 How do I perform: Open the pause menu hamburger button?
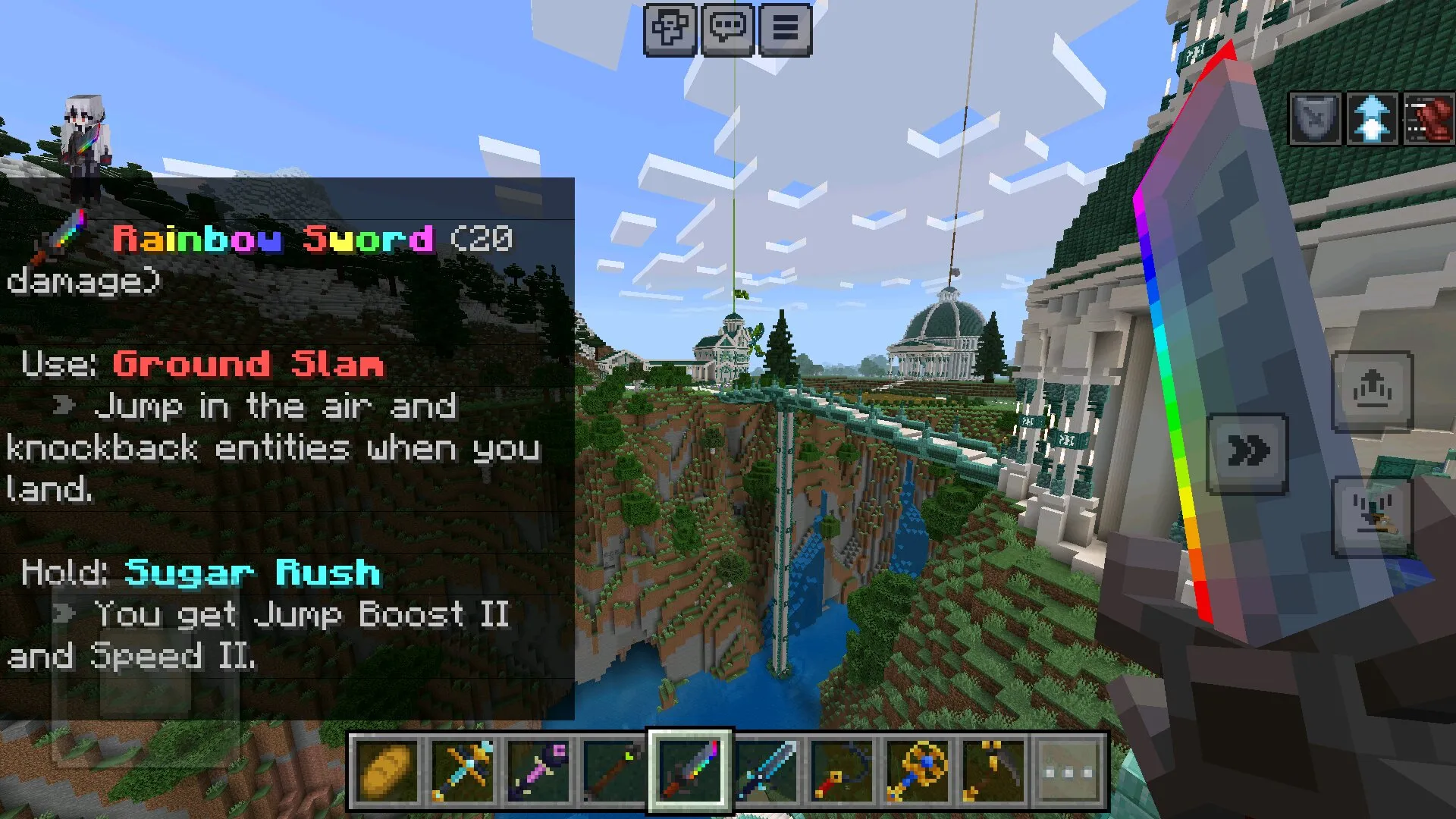(x=786, y=29)
